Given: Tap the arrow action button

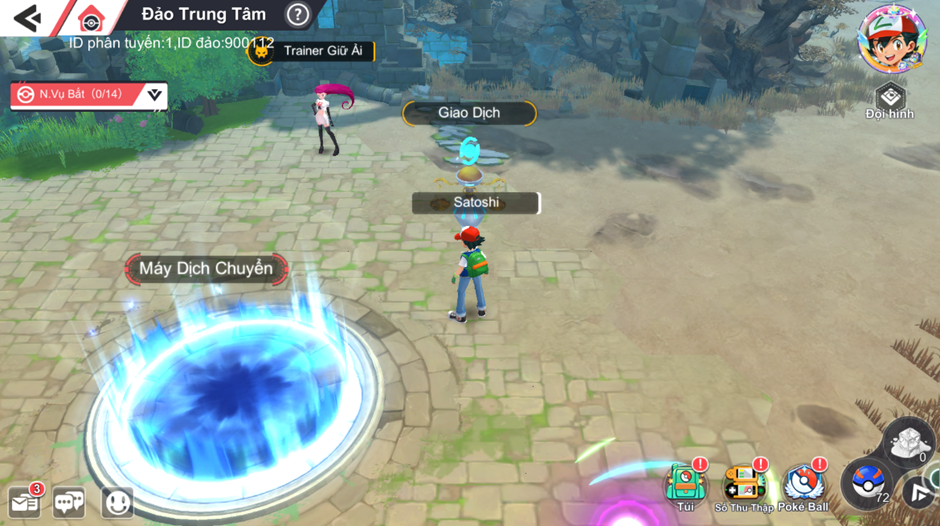Looking at the screenshot, I should (x=919, y=492).
